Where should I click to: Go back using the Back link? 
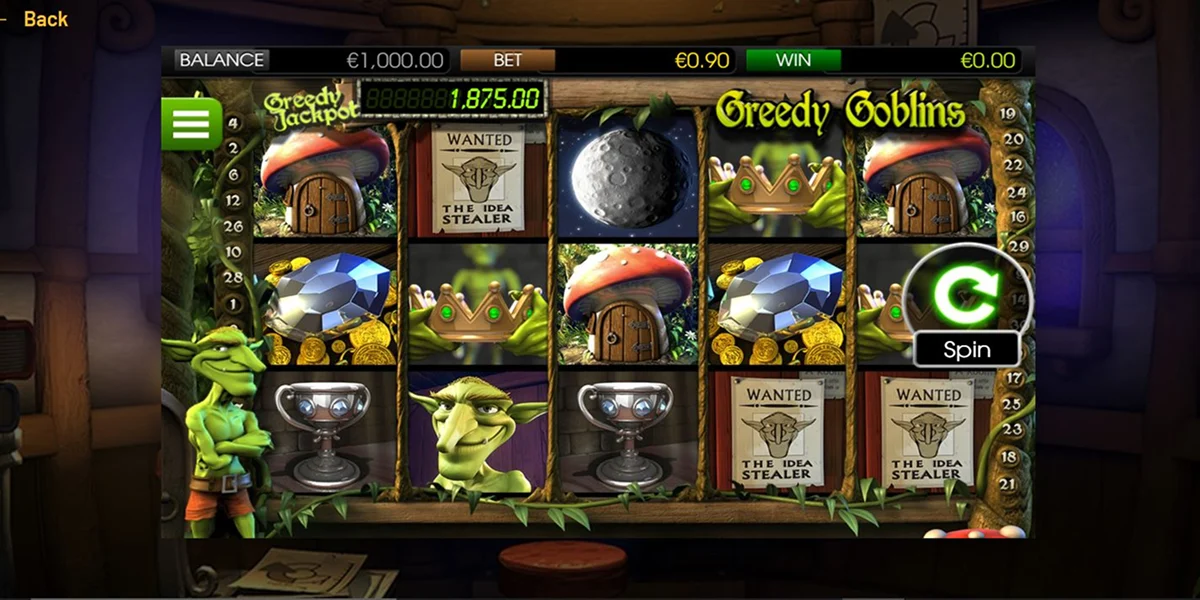tap(45, 19)
